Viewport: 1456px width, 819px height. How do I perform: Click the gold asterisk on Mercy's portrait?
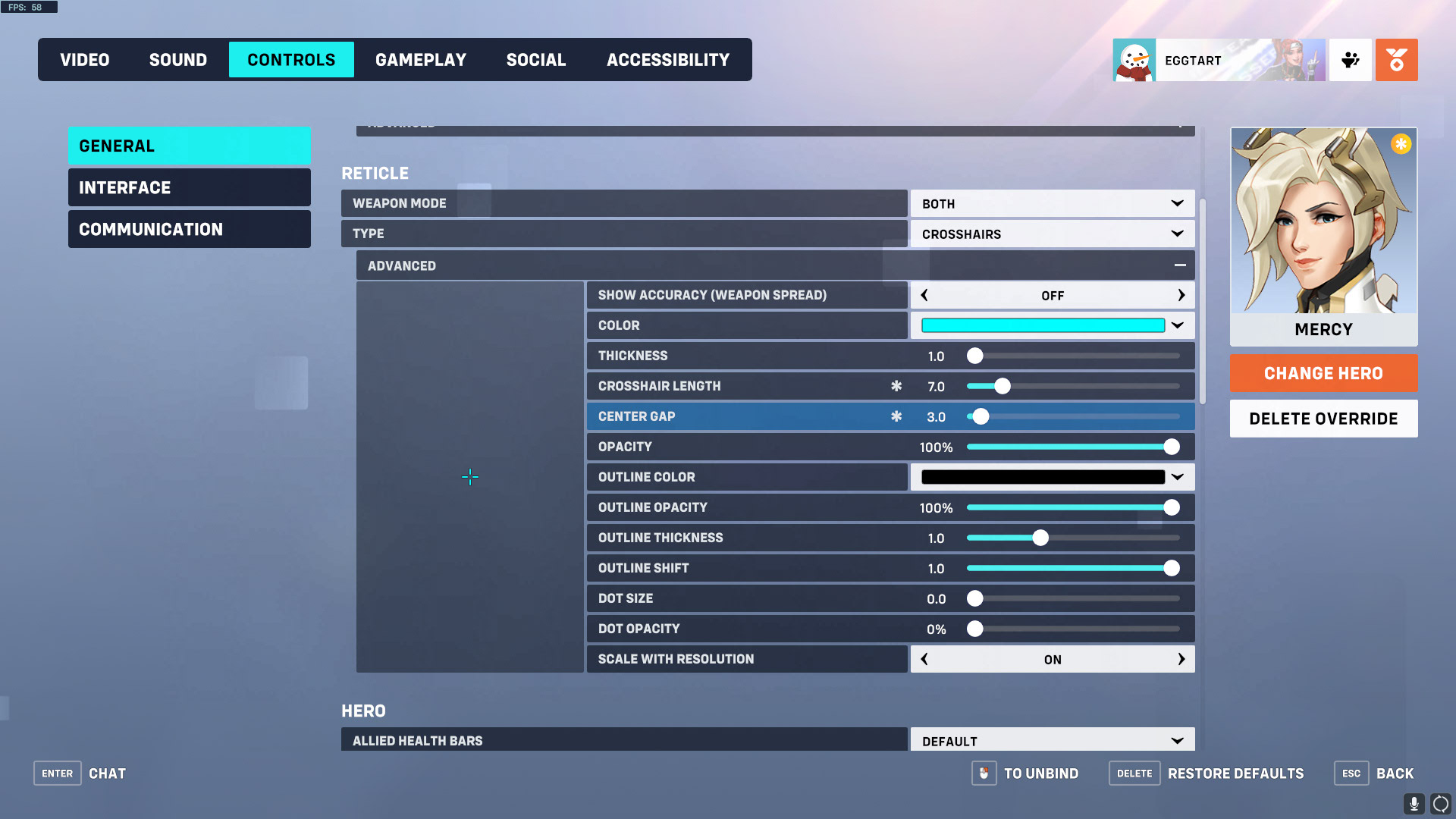coord(1401,143)
